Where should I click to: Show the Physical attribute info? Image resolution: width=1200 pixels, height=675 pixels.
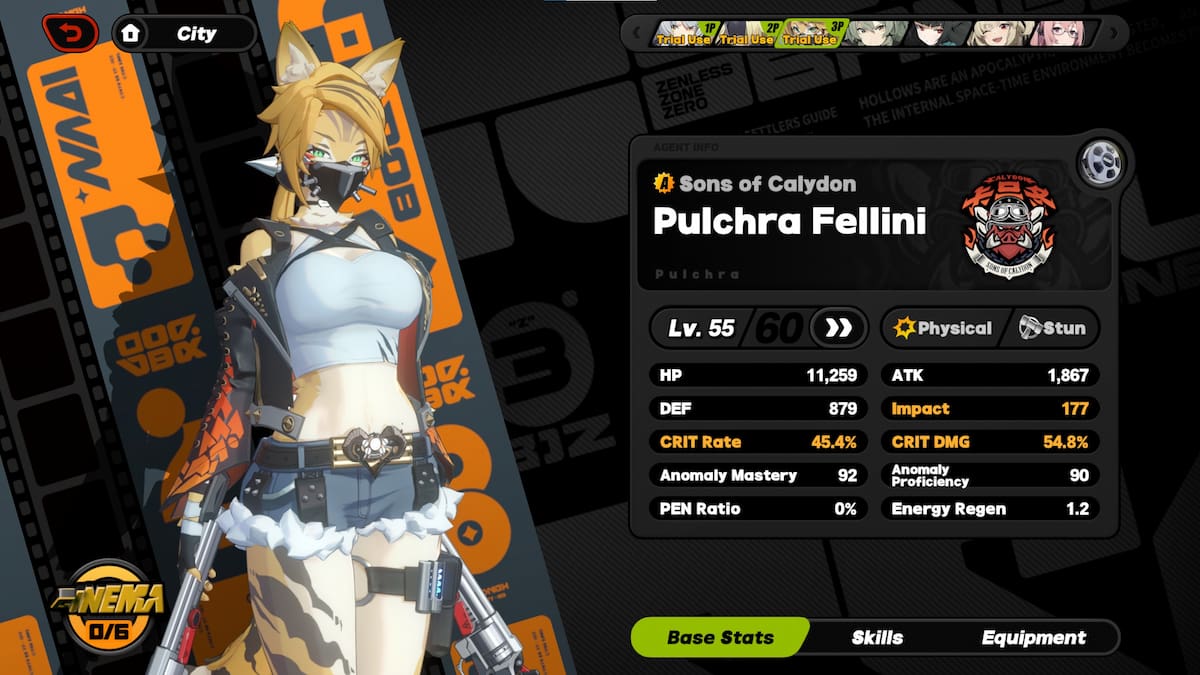pyautogui.click(x=943, y=328)
